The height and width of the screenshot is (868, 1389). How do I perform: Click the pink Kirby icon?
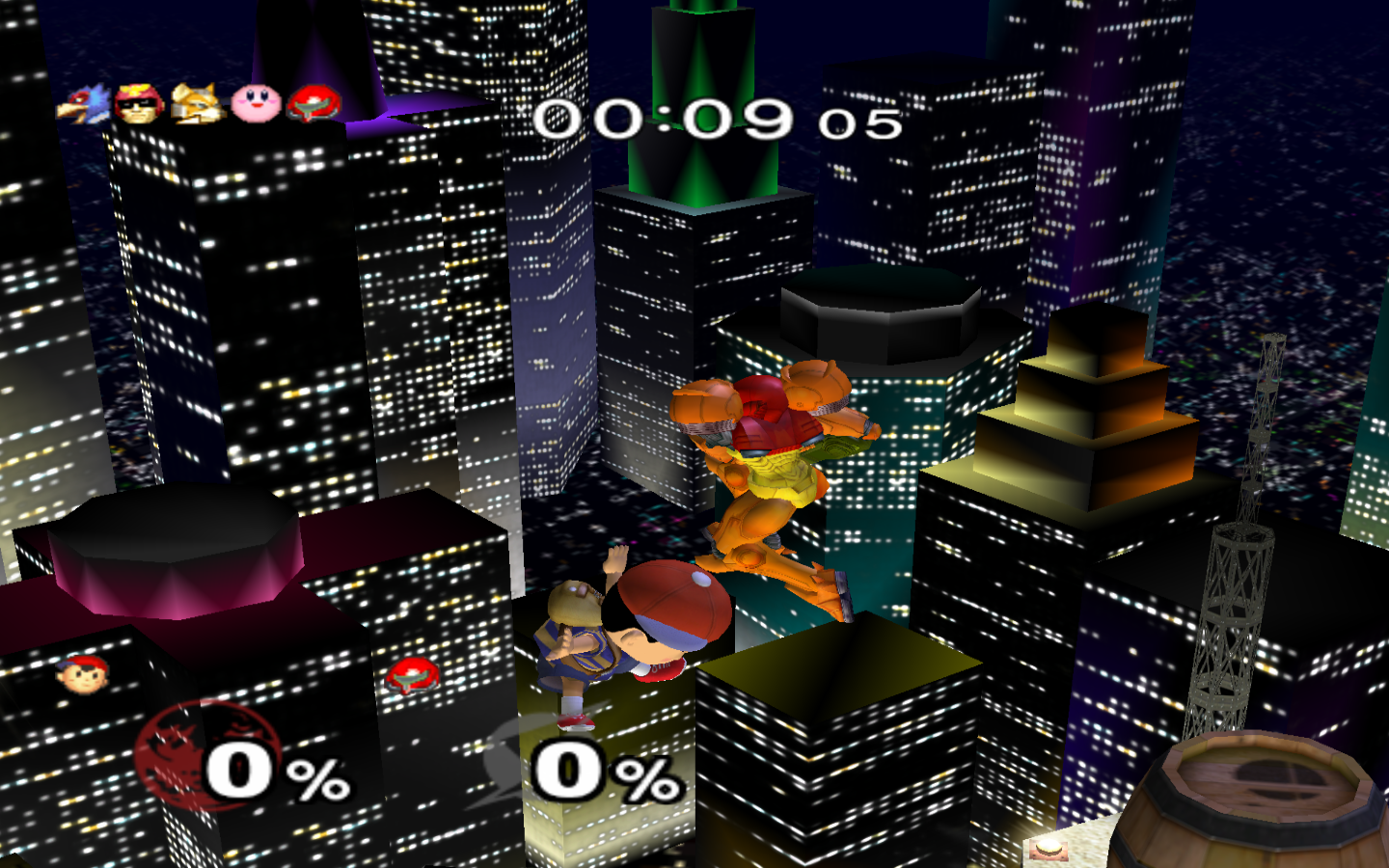(x=256, y=101)
